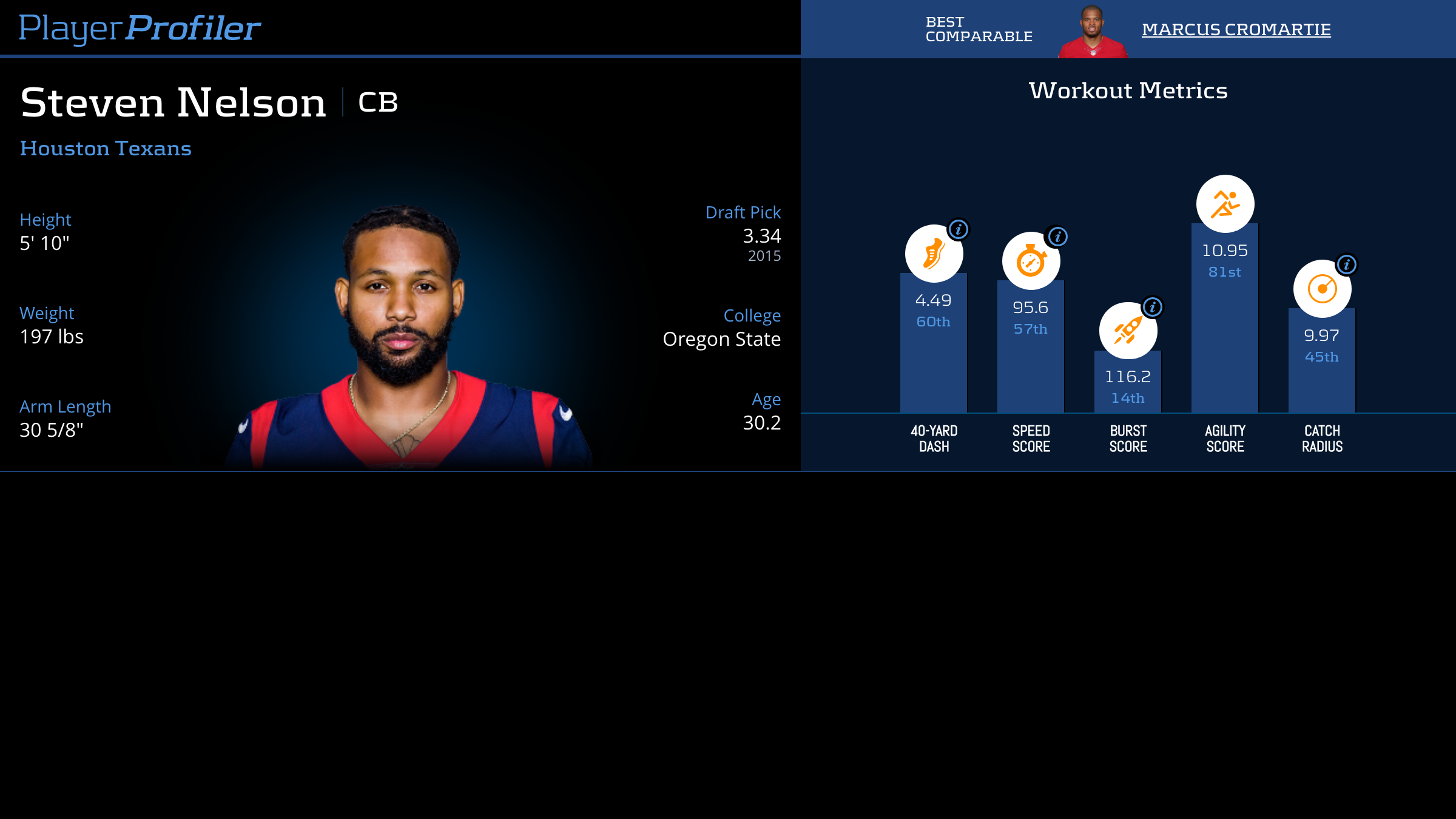
Task: Open the info icon on the Burst Score metric
Action: [x=1152, y=308]
